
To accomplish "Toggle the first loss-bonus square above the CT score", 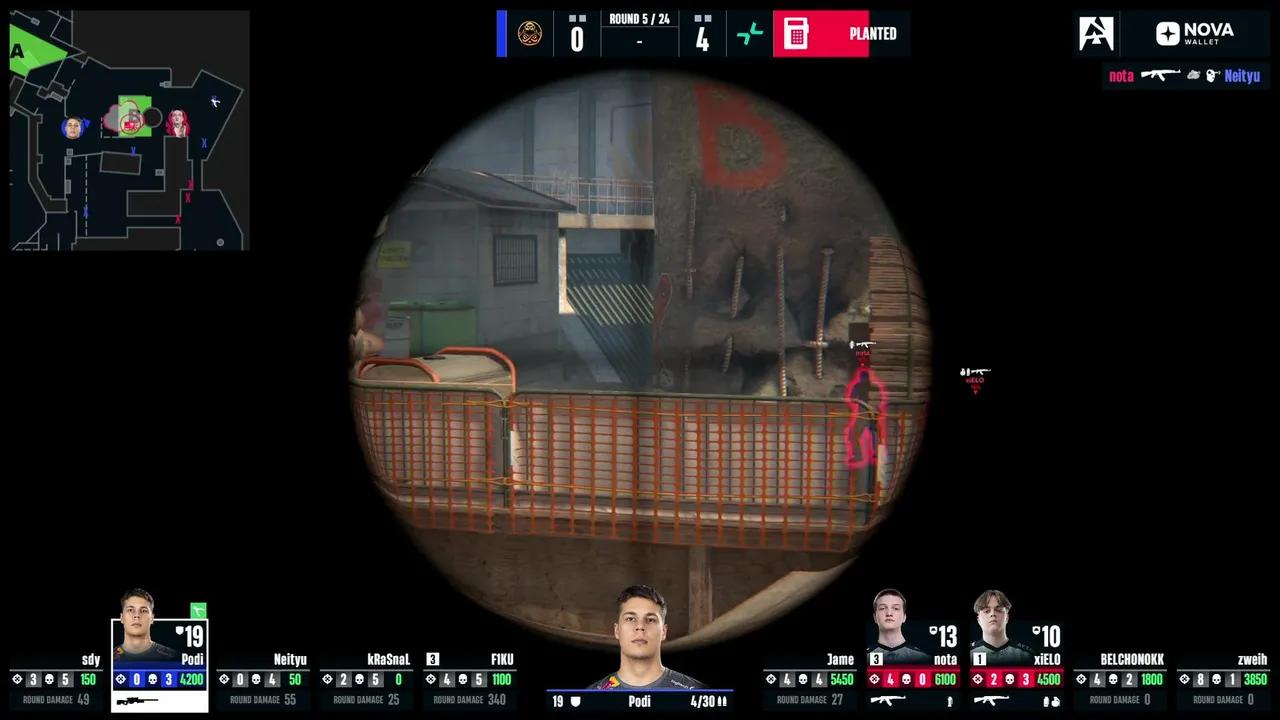I will click(571, 18).
